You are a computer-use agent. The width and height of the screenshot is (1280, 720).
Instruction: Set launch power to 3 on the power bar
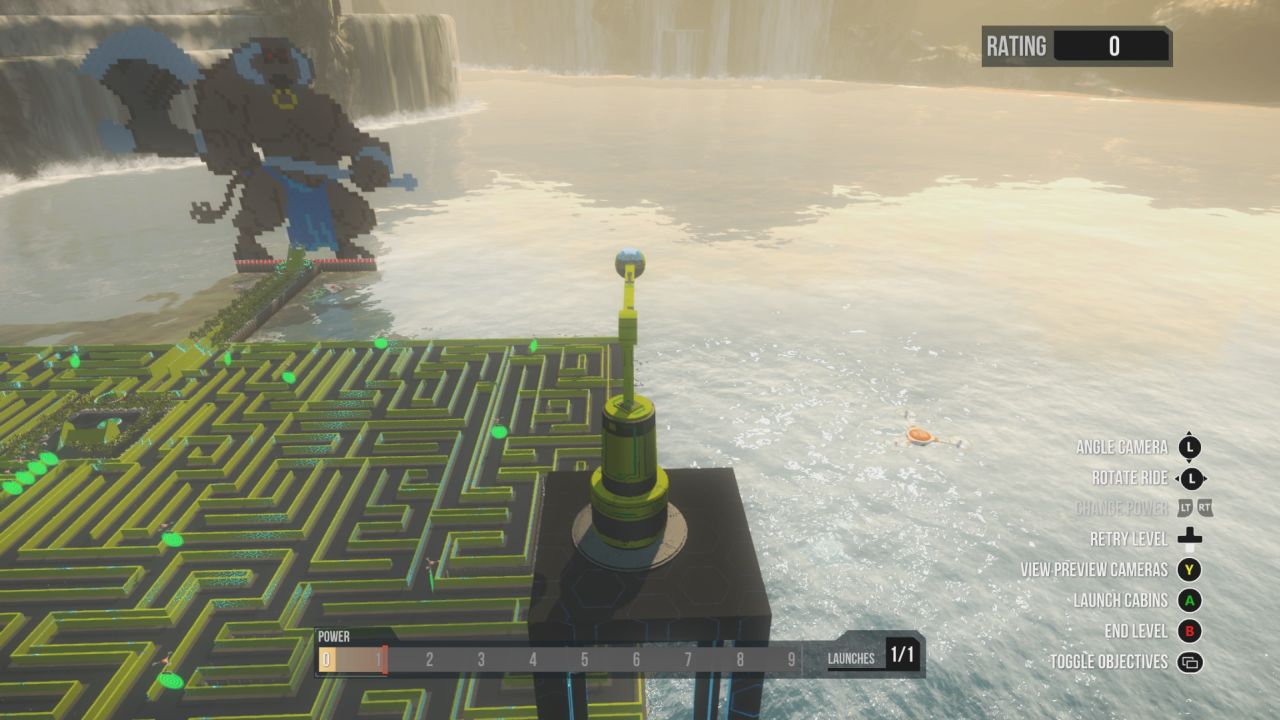[481, 659]
